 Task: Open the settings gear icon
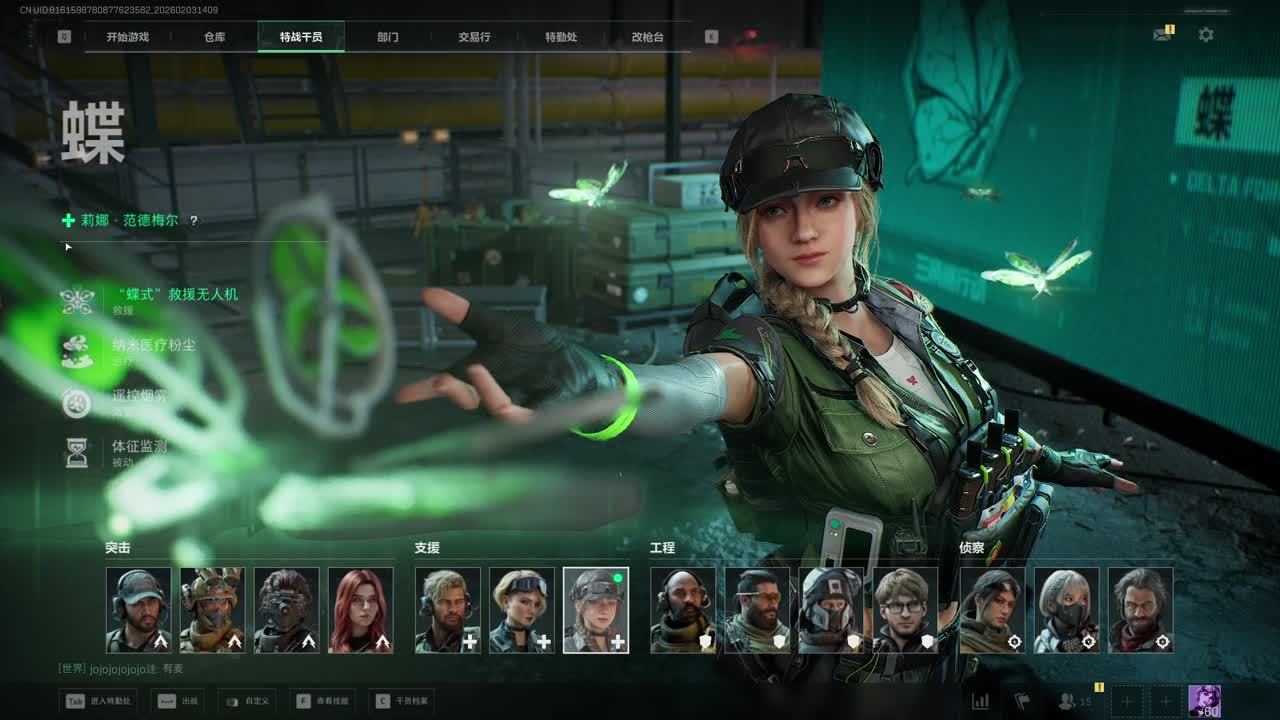click(x=1206, y=34)
